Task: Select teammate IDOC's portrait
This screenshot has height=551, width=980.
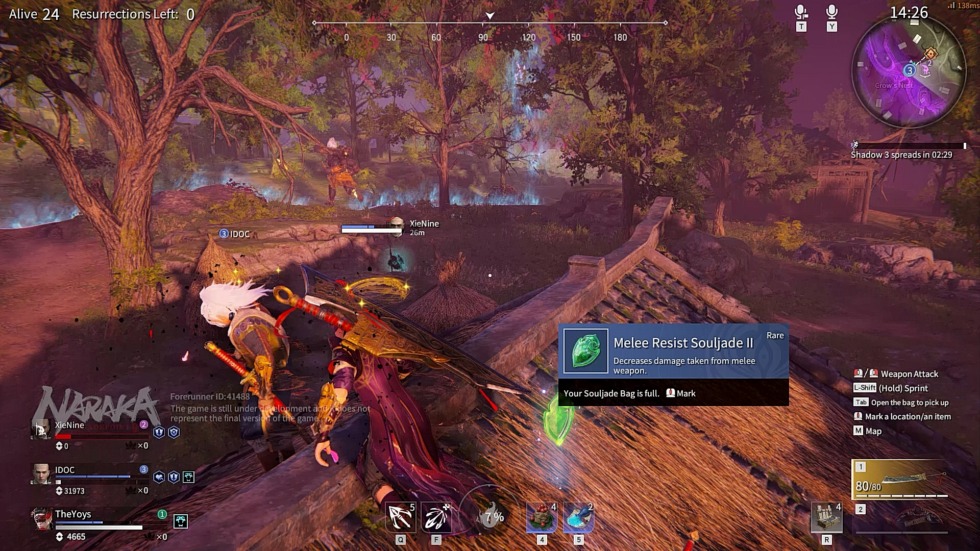Action: (42, 474)
